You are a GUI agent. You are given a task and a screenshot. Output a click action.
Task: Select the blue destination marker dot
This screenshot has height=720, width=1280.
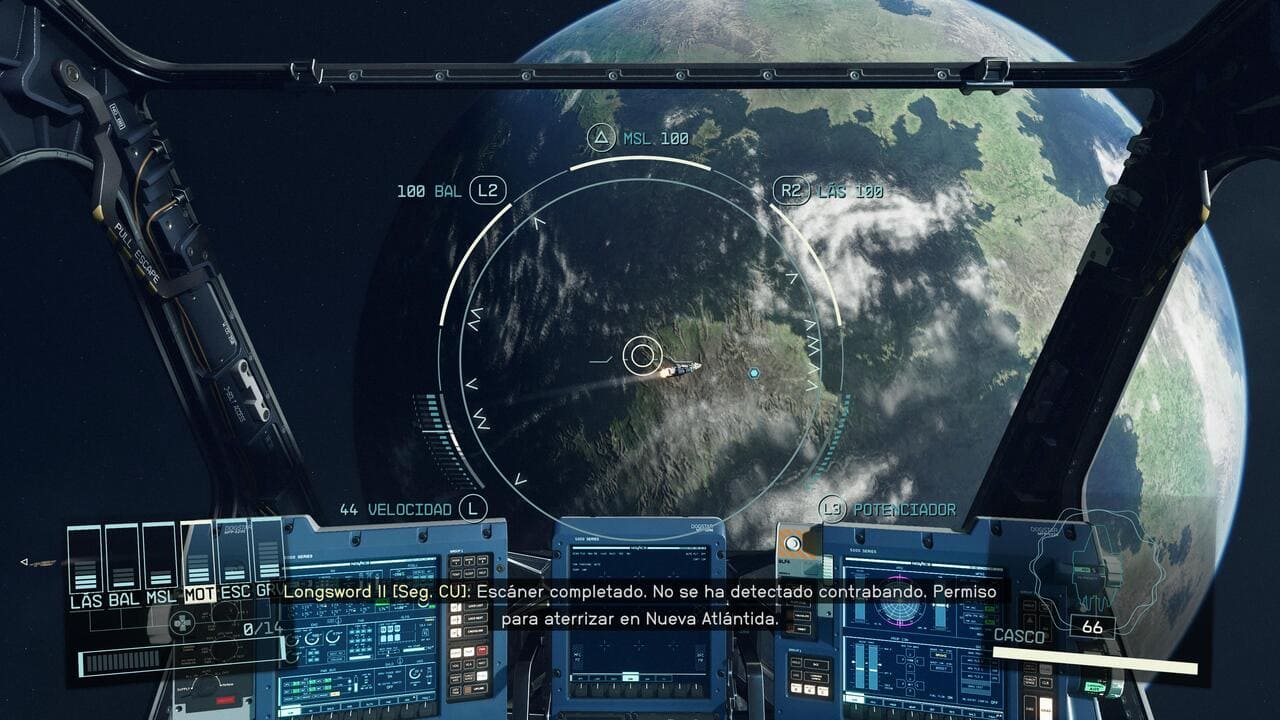[754, 373]
